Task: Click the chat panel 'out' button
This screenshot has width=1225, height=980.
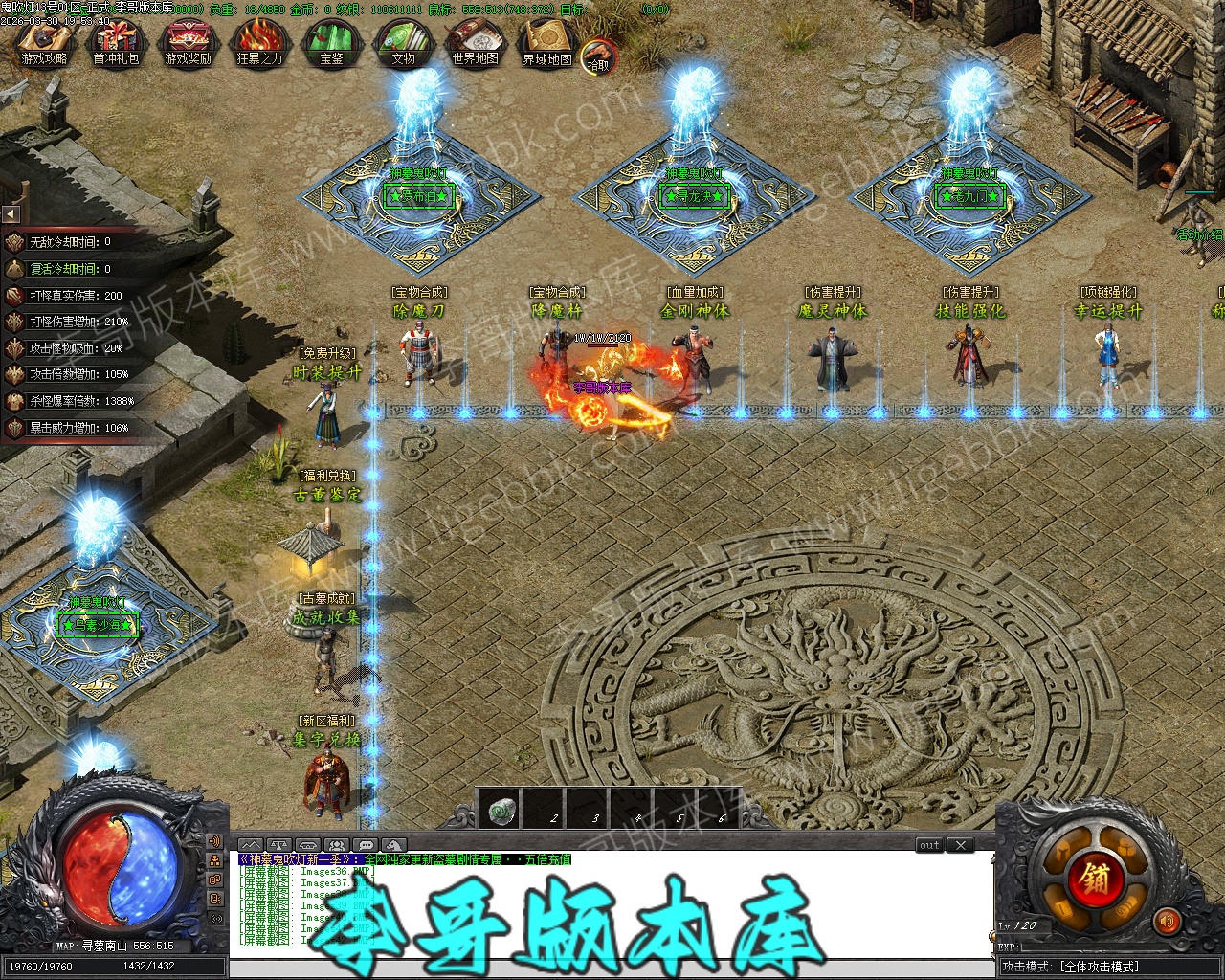Action: 929,845
